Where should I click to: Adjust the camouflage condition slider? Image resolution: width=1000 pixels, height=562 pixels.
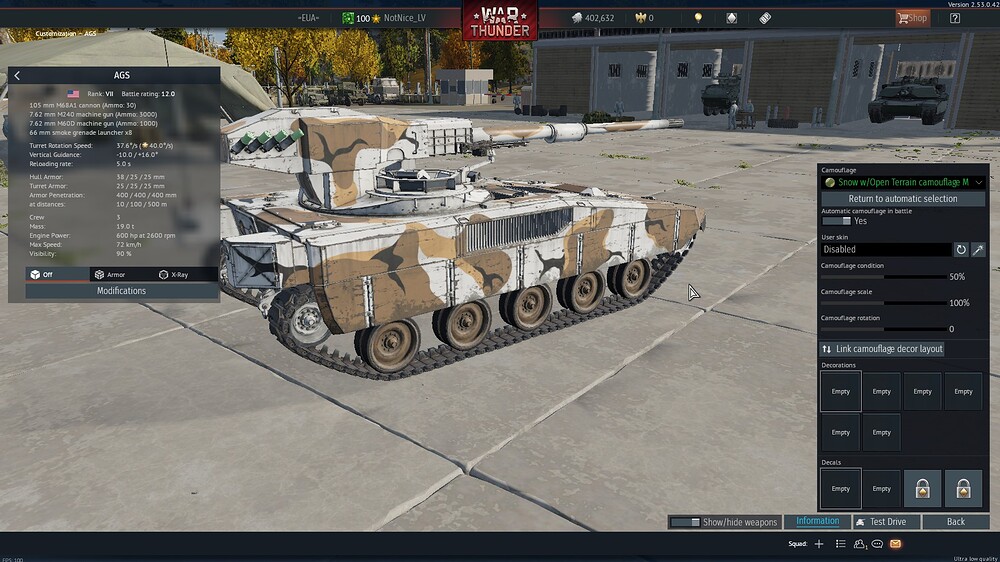pyautogui.click(x=882, y=277)
